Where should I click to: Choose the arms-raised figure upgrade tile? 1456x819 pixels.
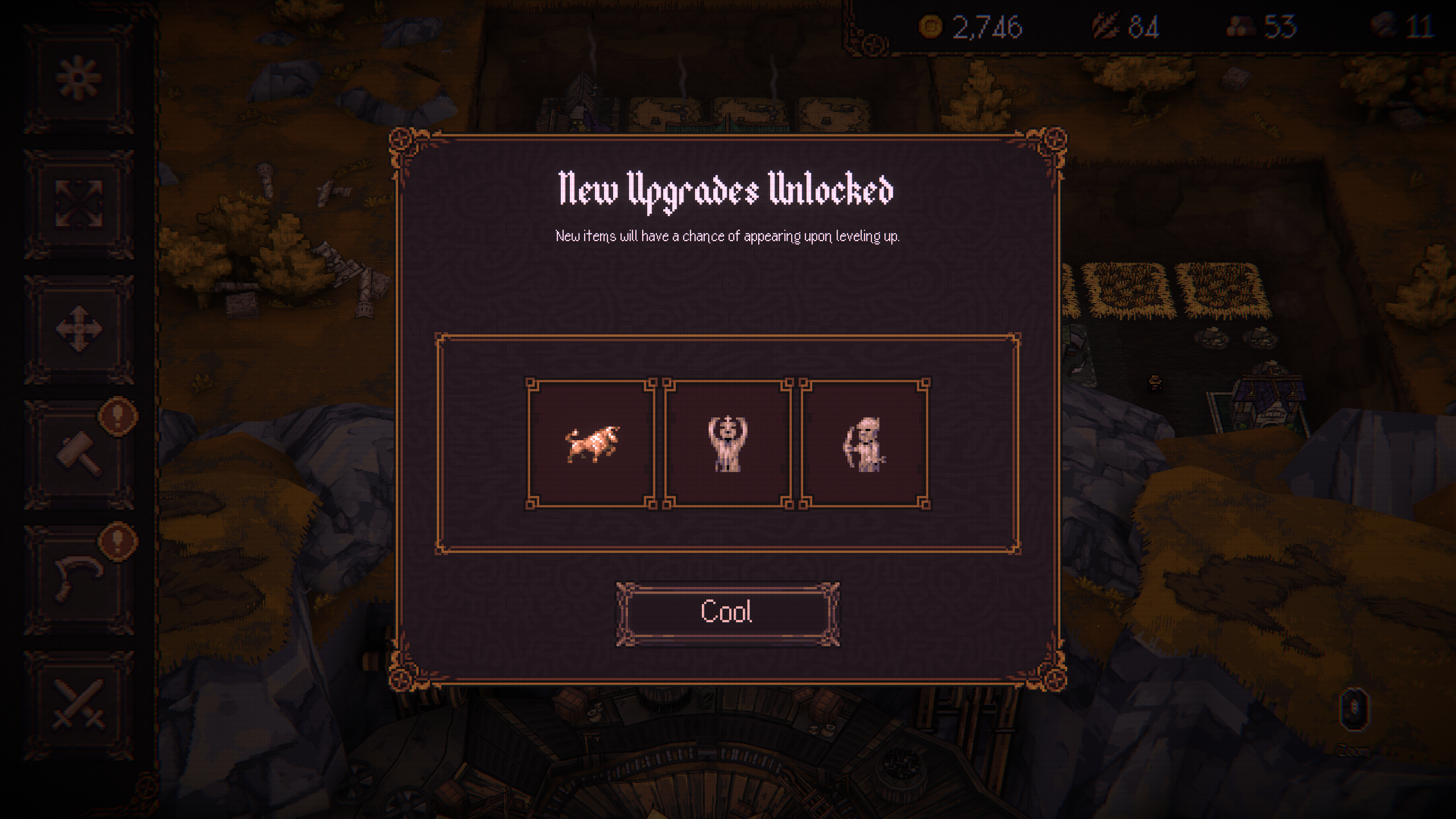tap(727, 443)
